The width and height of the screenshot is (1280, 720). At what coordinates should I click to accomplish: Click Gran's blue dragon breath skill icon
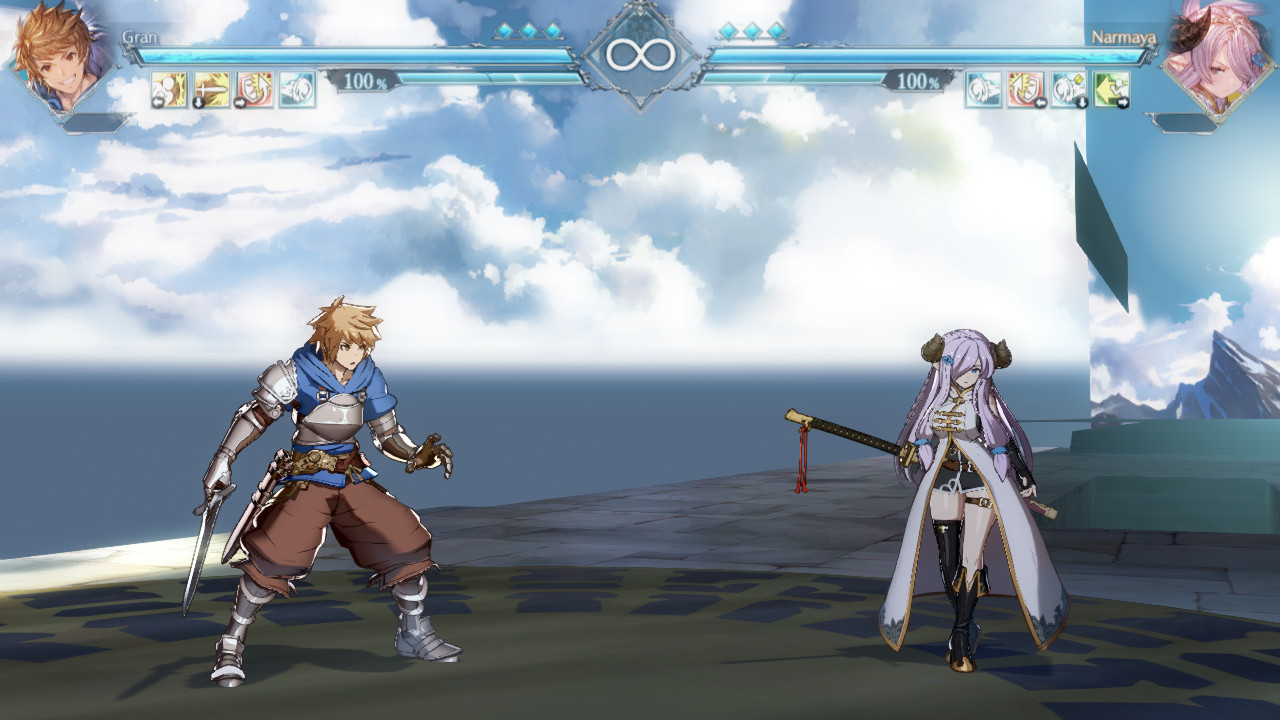click(297, 90)
